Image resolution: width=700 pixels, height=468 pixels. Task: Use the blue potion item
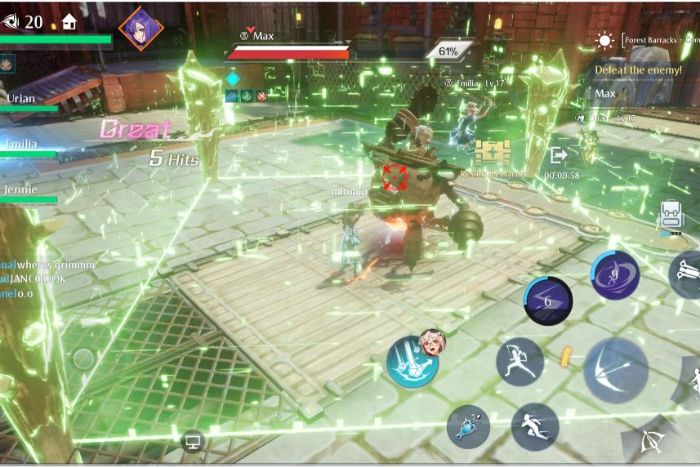click(468, 425)
